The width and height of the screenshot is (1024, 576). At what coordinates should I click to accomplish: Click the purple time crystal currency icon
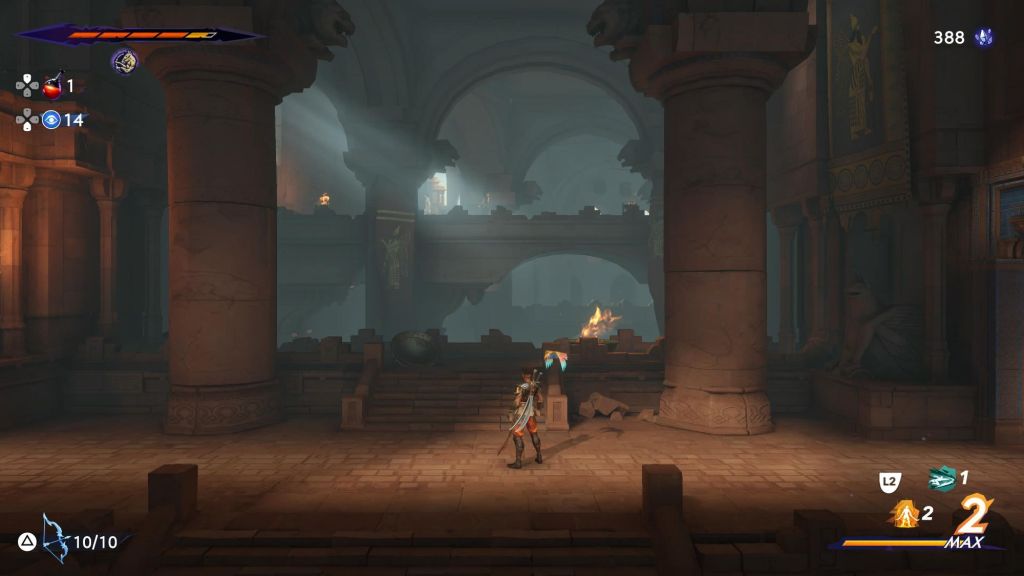(984, 38)
